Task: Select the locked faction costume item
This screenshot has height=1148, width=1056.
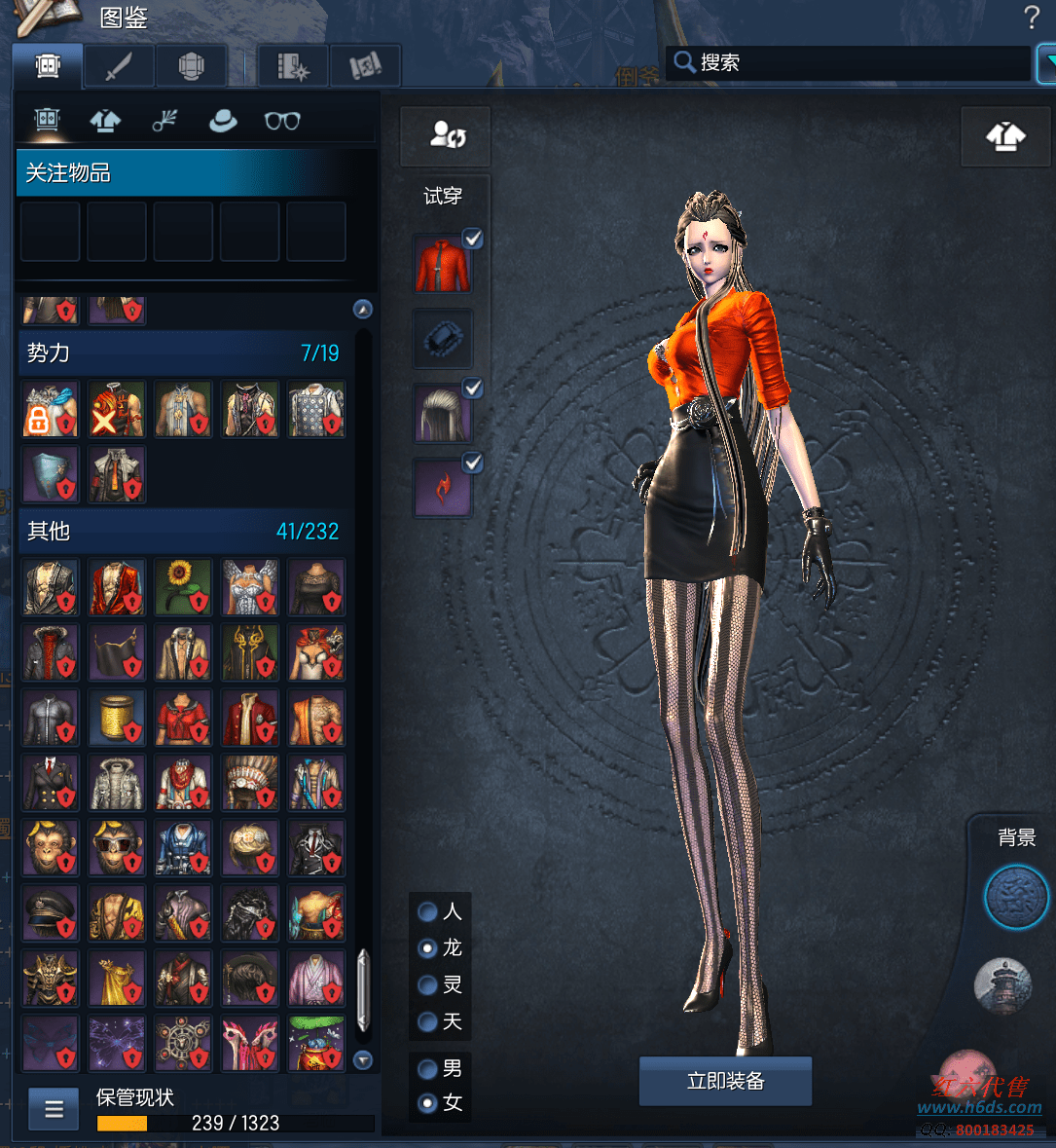Action: click(51, 410)
